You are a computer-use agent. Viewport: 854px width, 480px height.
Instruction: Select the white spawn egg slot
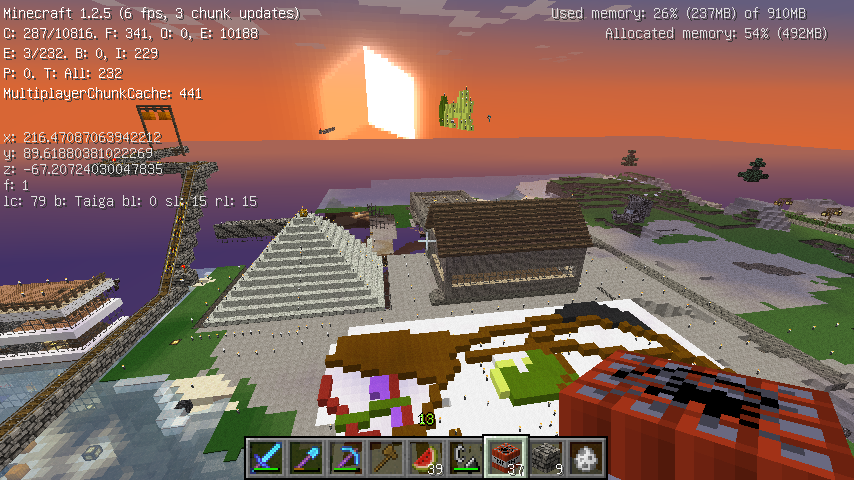pyautogui.click(x=587, y=457)
